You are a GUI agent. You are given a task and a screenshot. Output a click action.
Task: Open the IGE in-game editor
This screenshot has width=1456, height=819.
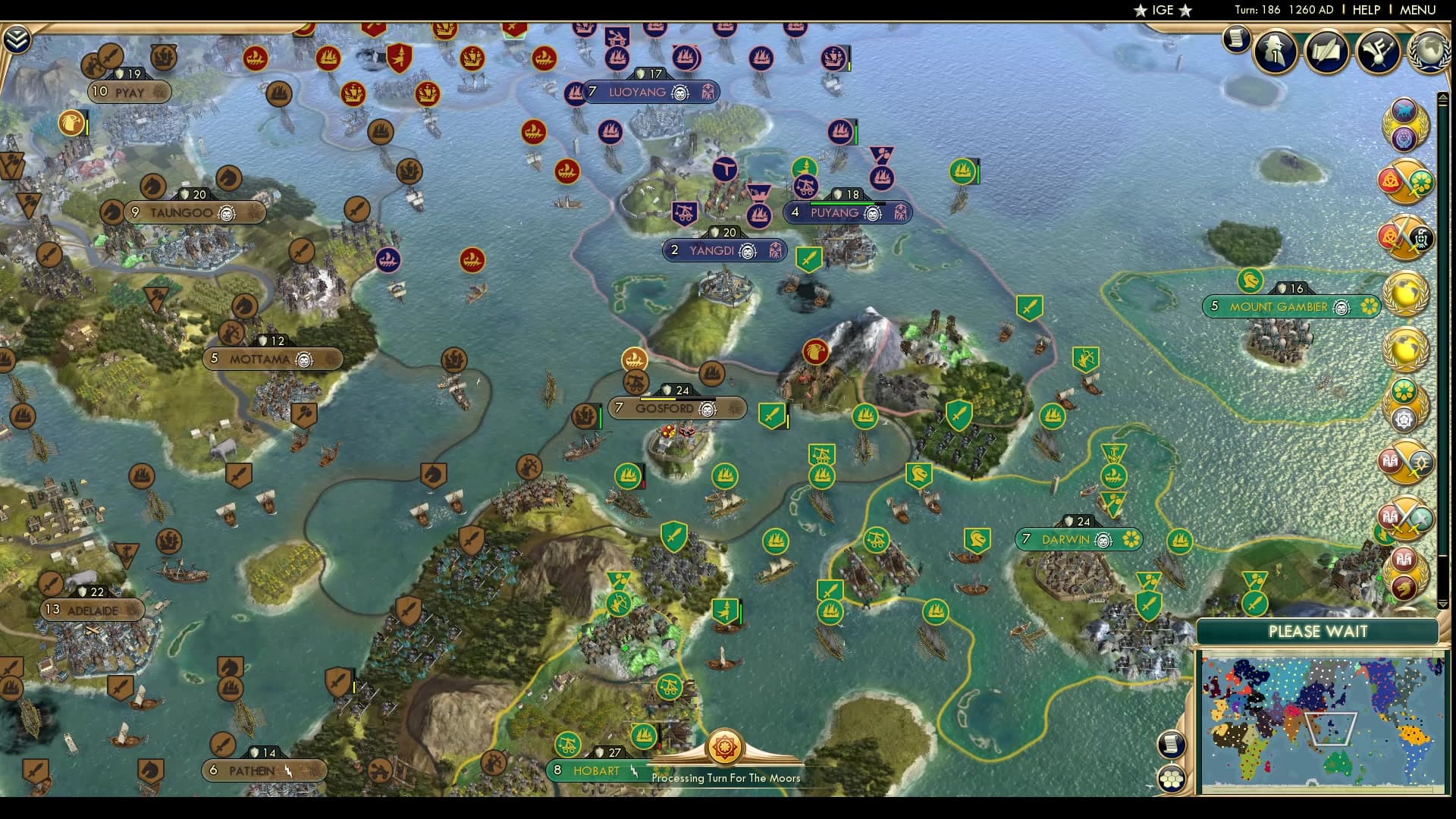coord(1163,10)
